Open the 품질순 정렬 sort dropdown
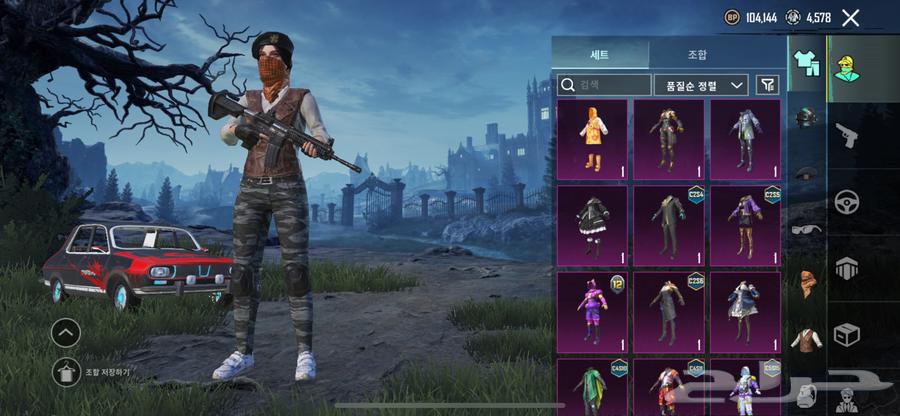Screen dimensions: 900x416 click(701, 85)
